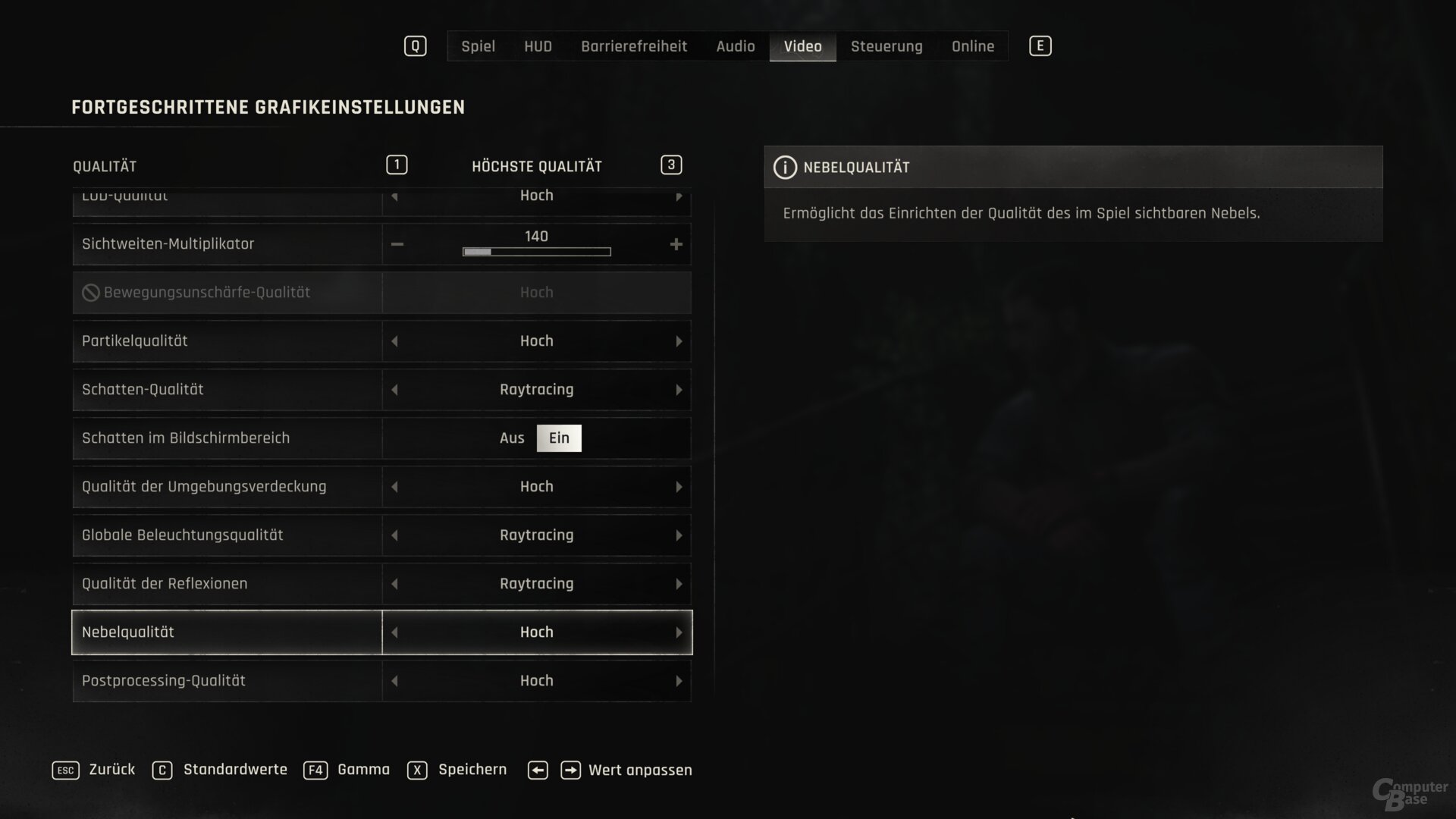Go to the Audio tab
Image resolution: width=1456 pixels, height=819 pixels.
click(735, 46)
